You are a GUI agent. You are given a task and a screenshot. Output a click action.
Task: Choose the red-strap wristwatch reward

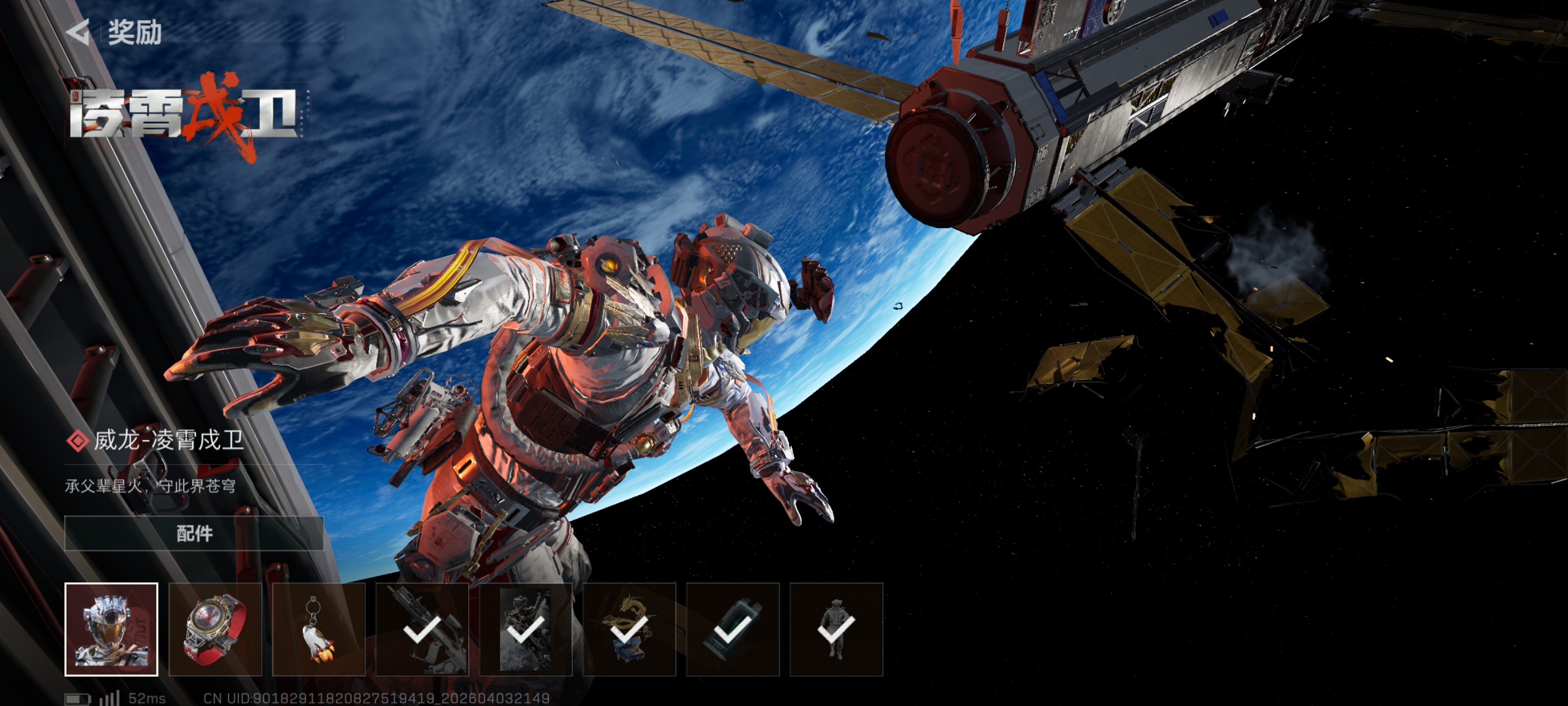click(215, 629)
